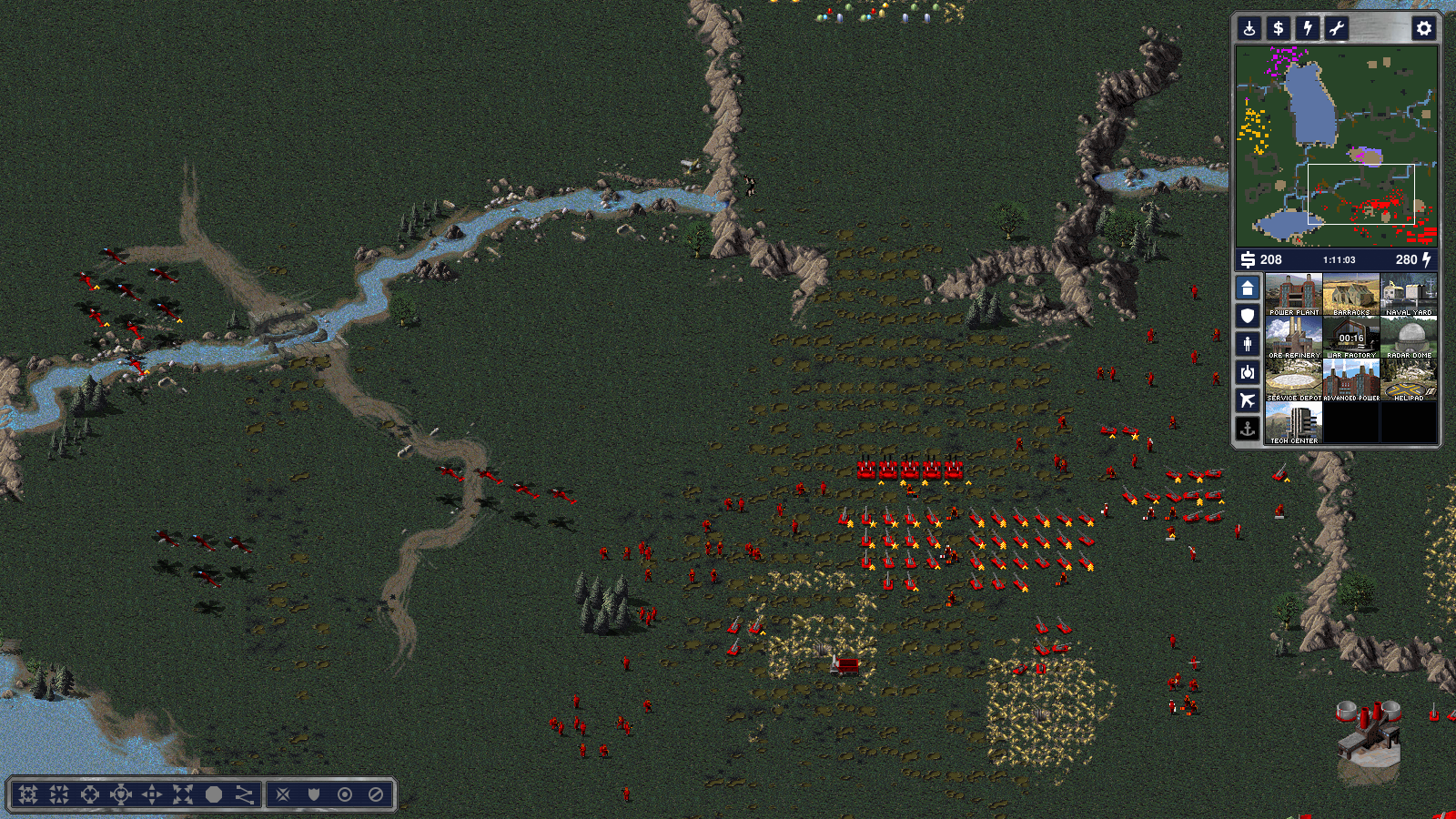Screen dimensions: 1456x819
Task: Build a Radar Dome
Action: tap(1409, 337)
